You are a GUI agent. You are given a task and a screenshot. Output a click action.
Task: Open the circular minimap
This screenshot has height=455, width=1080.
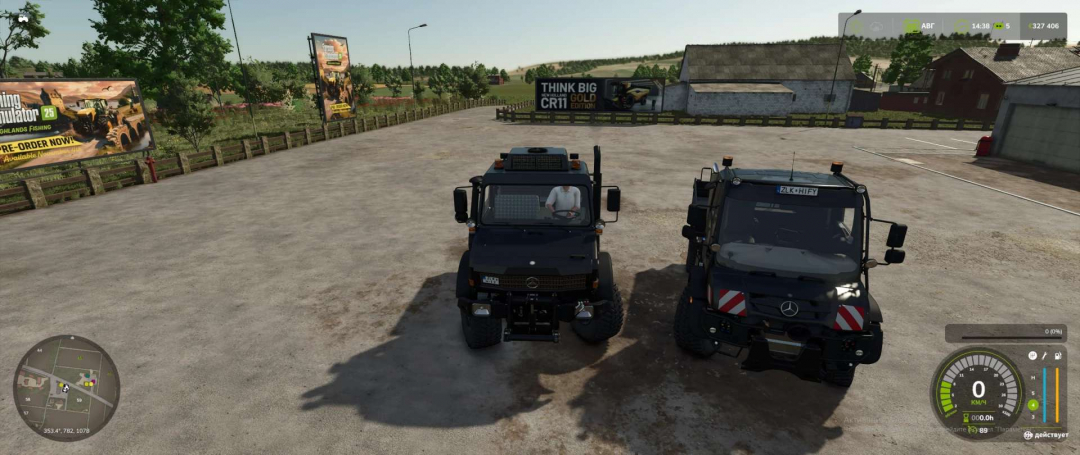66,388
